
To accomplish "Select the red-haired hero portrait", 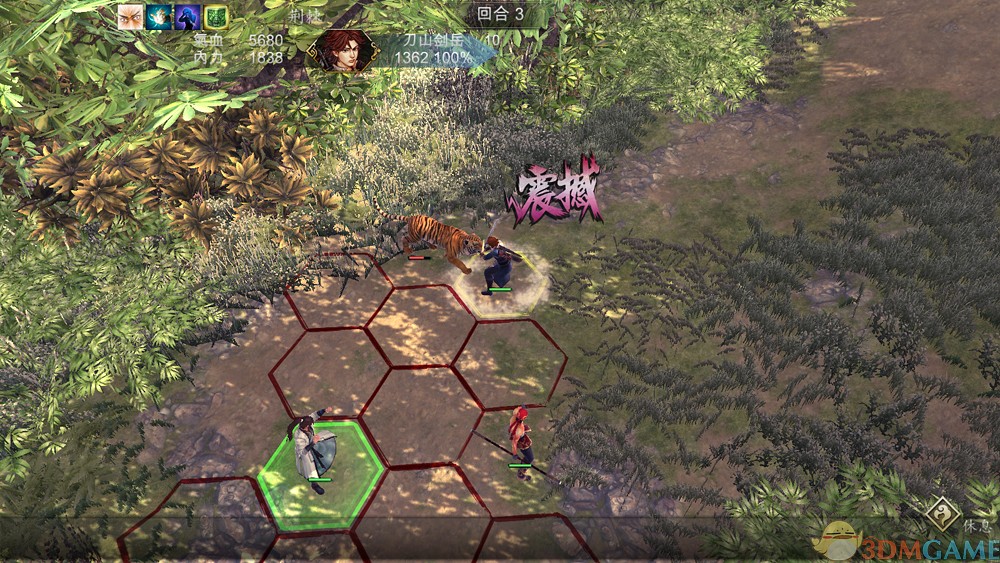I will pos(344,50).
